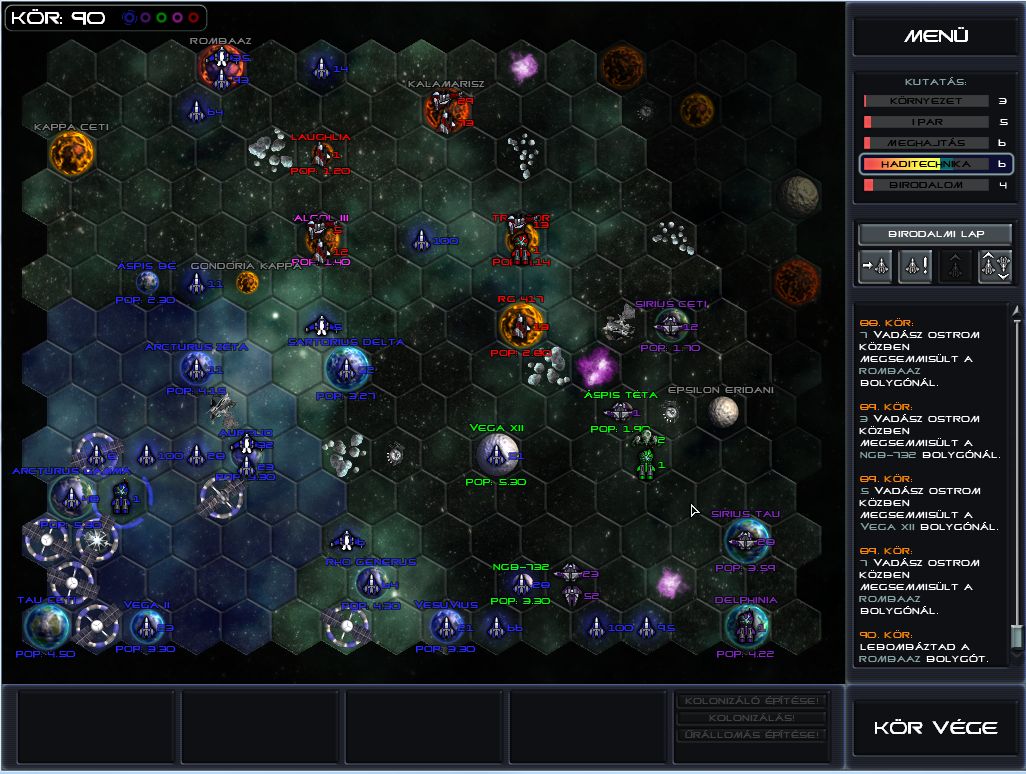Activate the ship exclamation mark icon
This screenshot has width=1026, height=774.
(915, 266)
